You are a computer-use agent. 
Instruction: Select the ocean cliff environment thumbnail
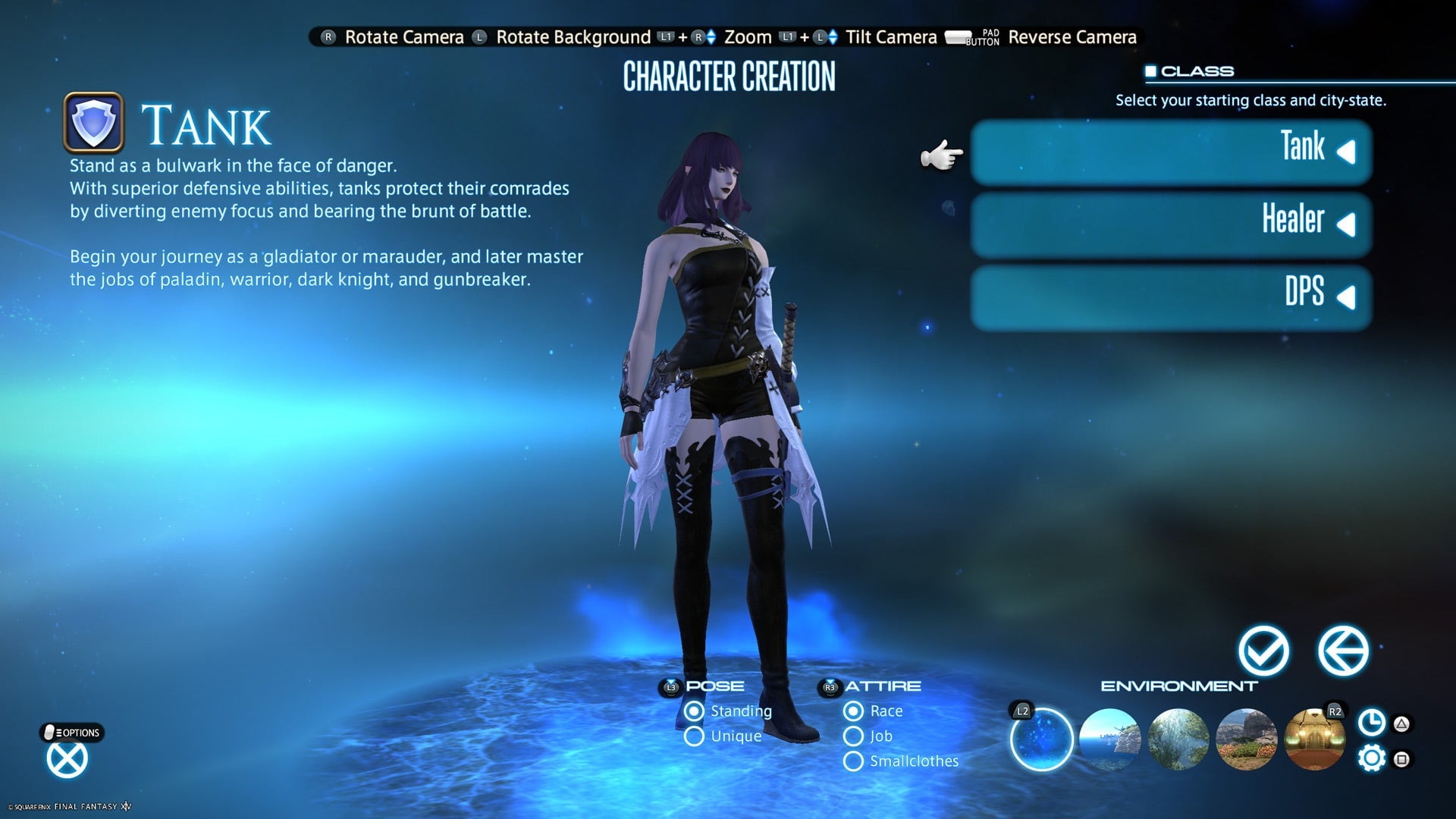(x=1112, y=741)
